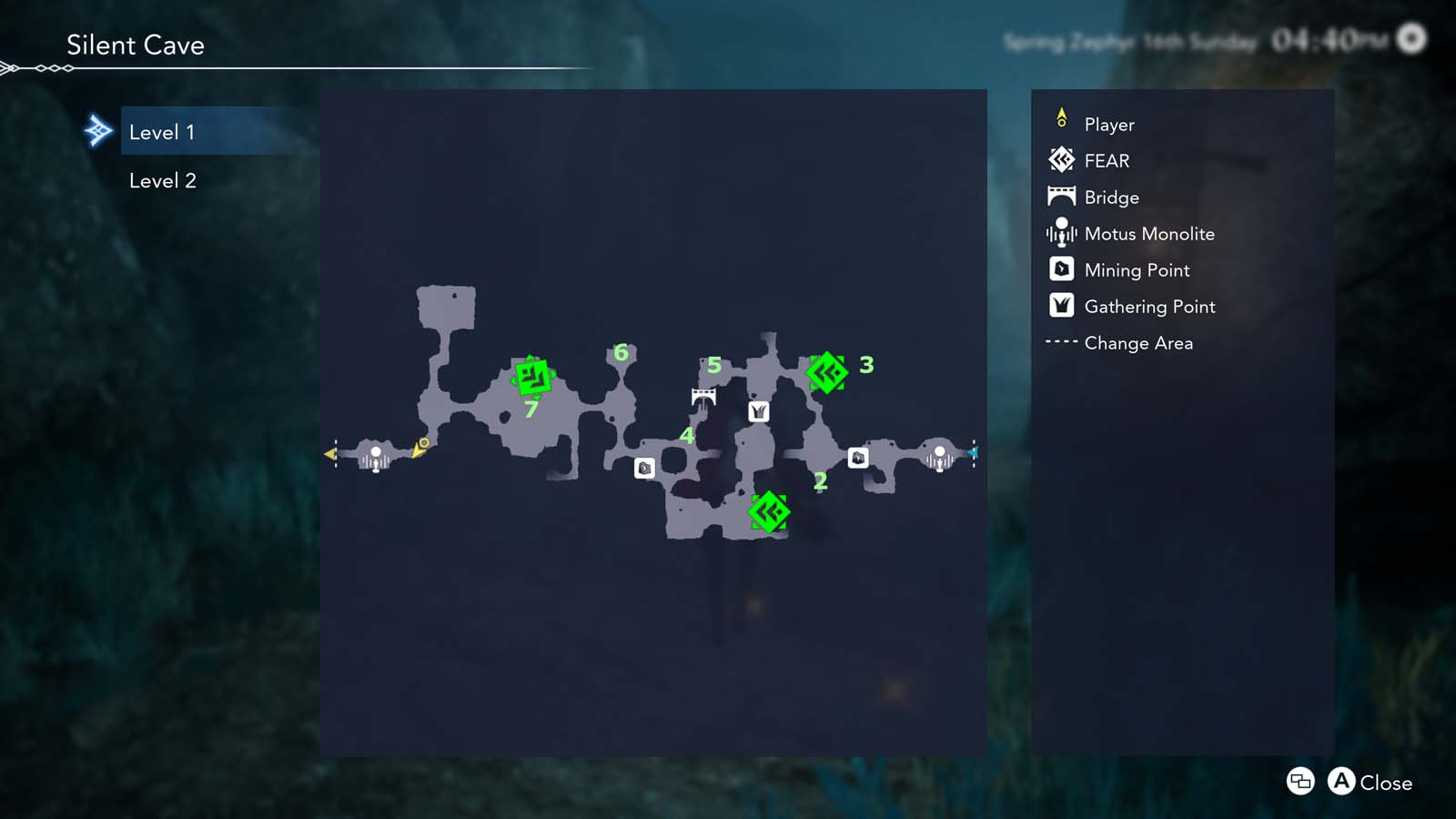
Task: Click the green quest marker numbered 7
Action: (533, 379)
